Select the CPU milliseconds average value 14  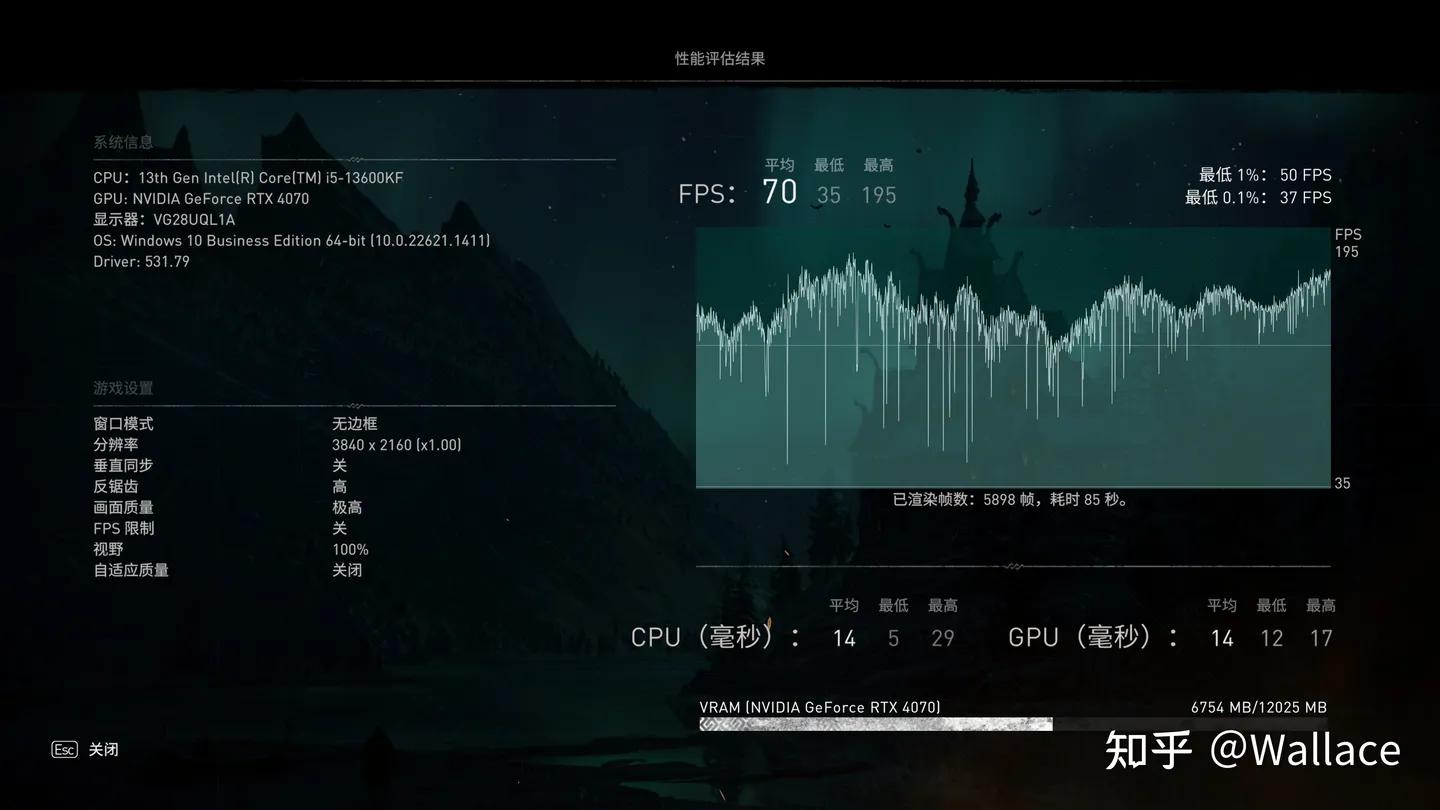[x=844, y=637]
